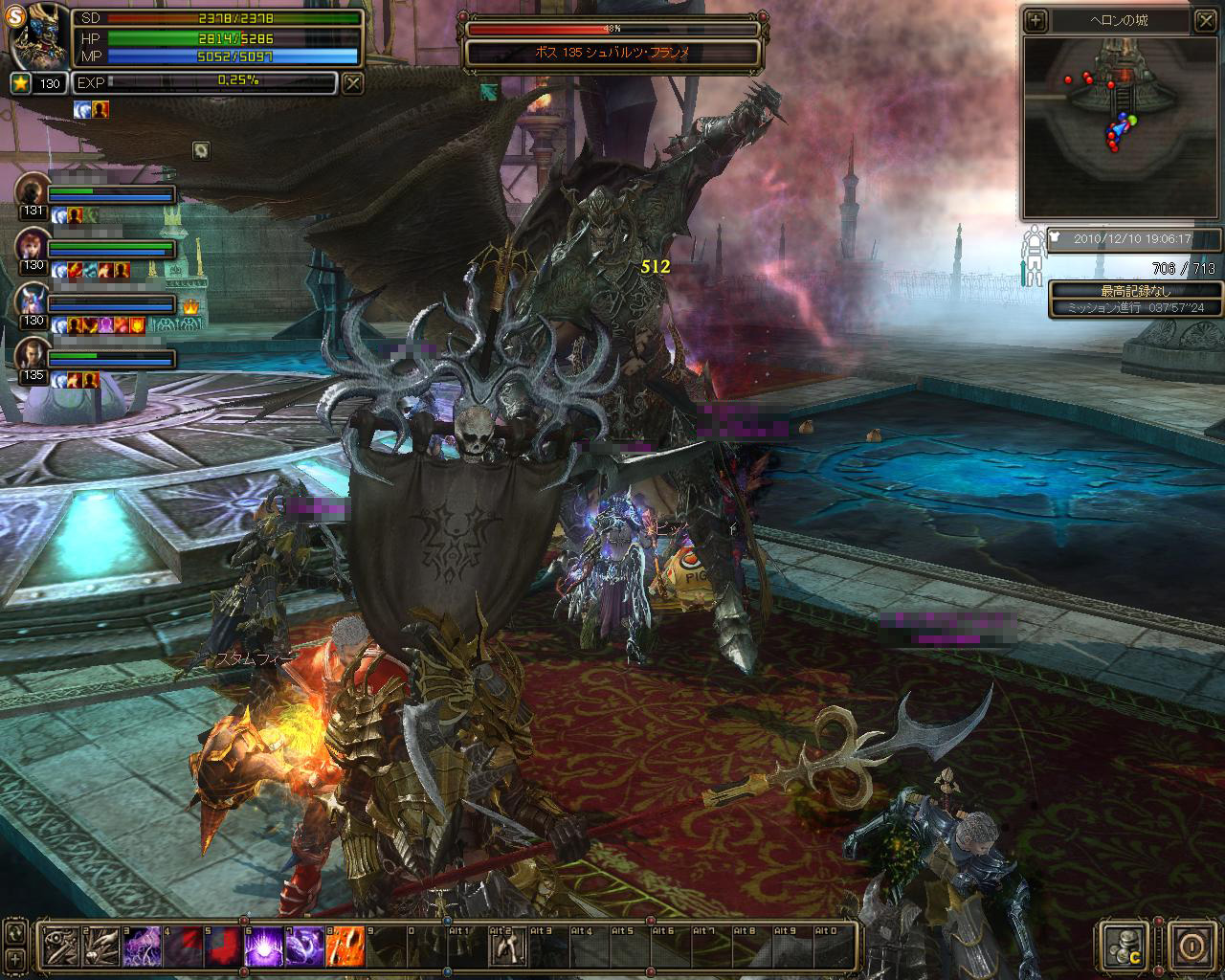
Task: Close the minimap panel
Action: pos(1204,20)
